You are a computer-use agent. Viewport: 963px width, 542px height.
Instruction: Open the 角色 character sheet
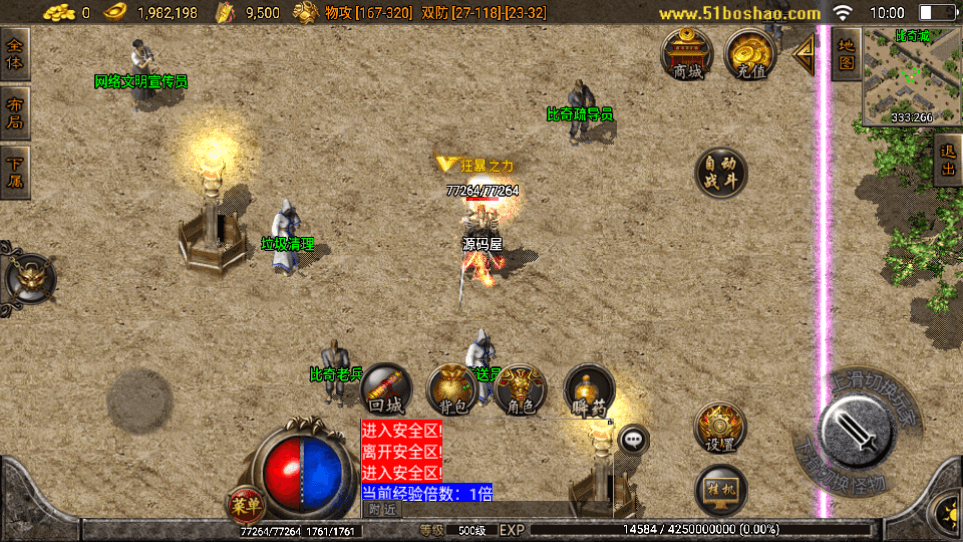pos(521,389)
